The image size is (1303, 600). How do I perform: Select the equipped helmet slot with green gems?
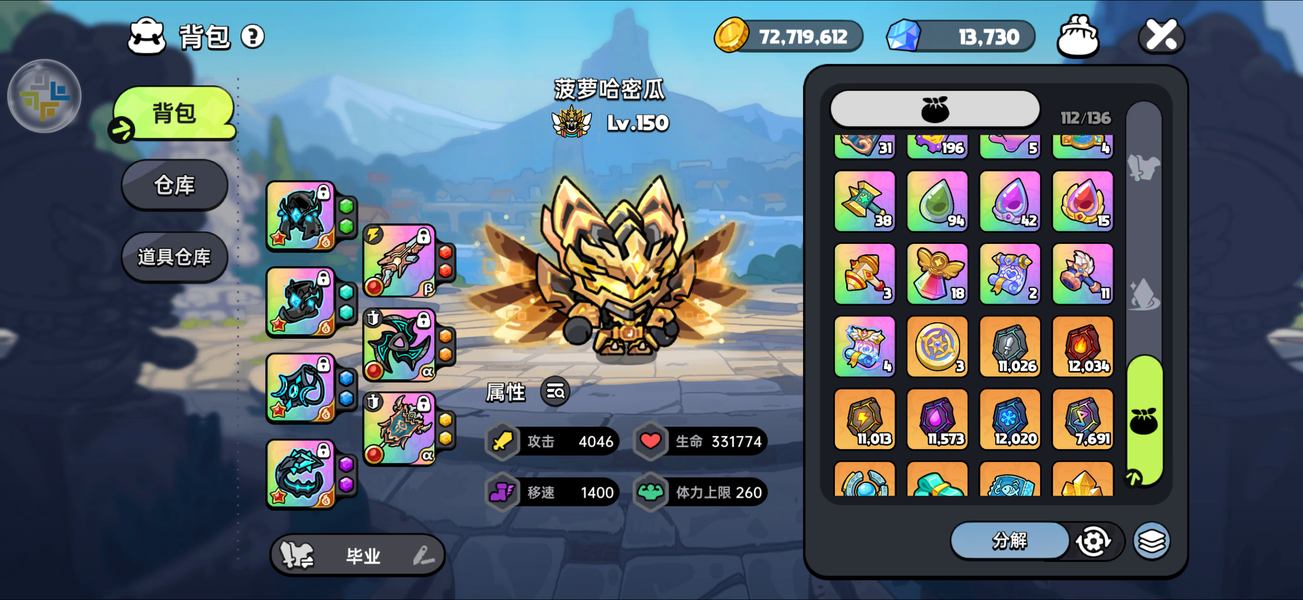click(301, 215)
